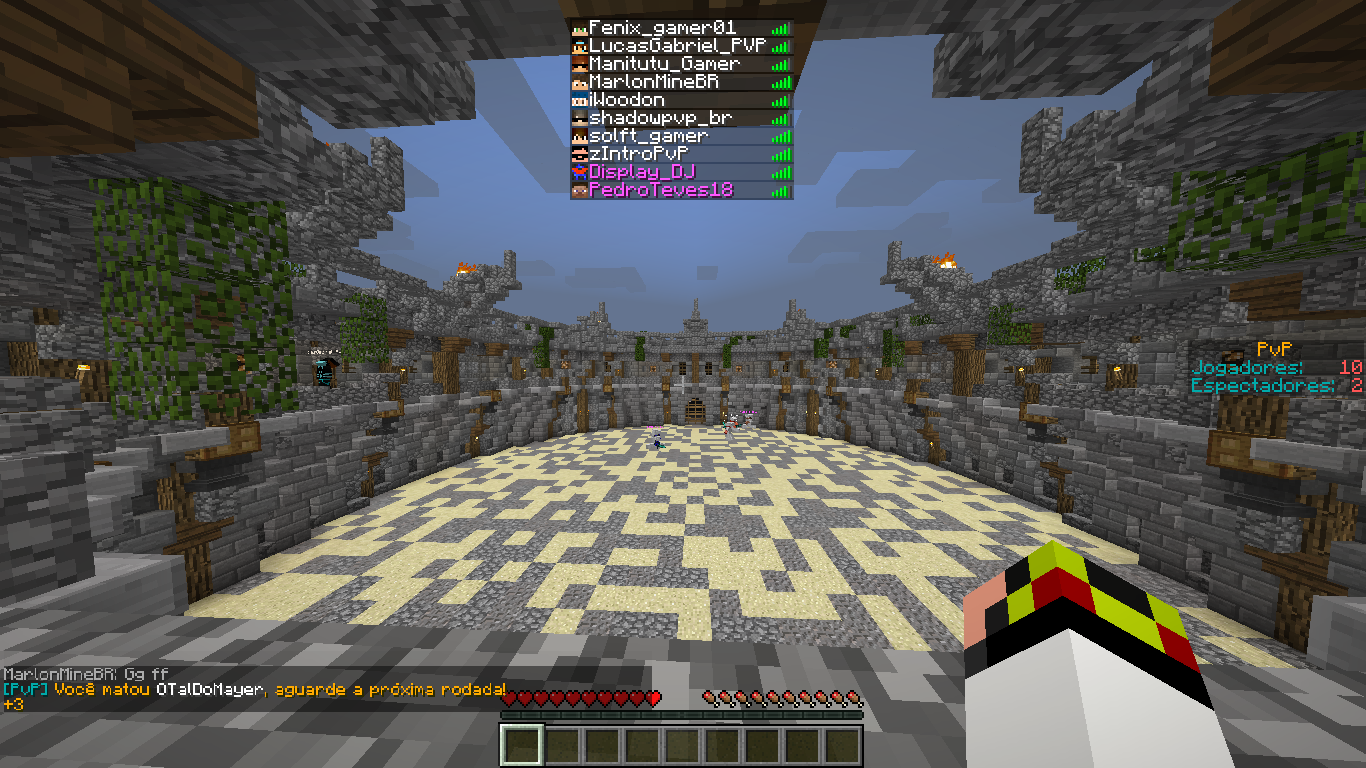This screenshot has height=768, width=1366.
Task: Choose zIntroPvP from the player list
Action: click(637, 154)
